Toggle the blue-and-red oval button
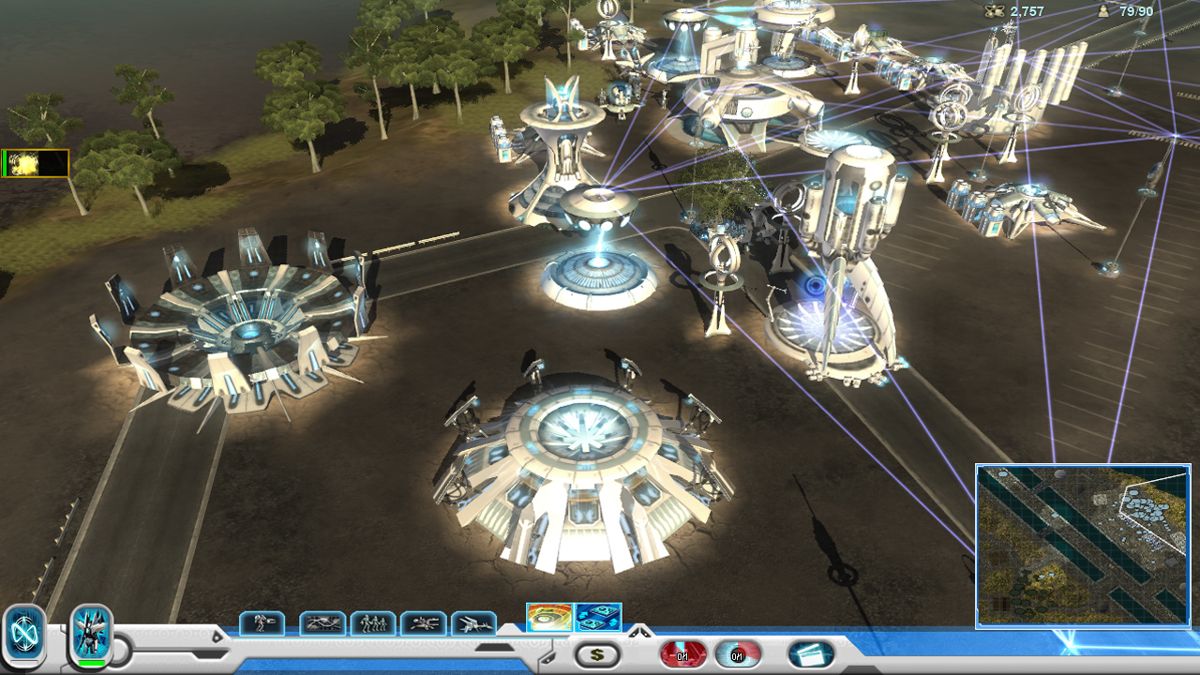1200x675 pixels. click(x=737, y=655)
